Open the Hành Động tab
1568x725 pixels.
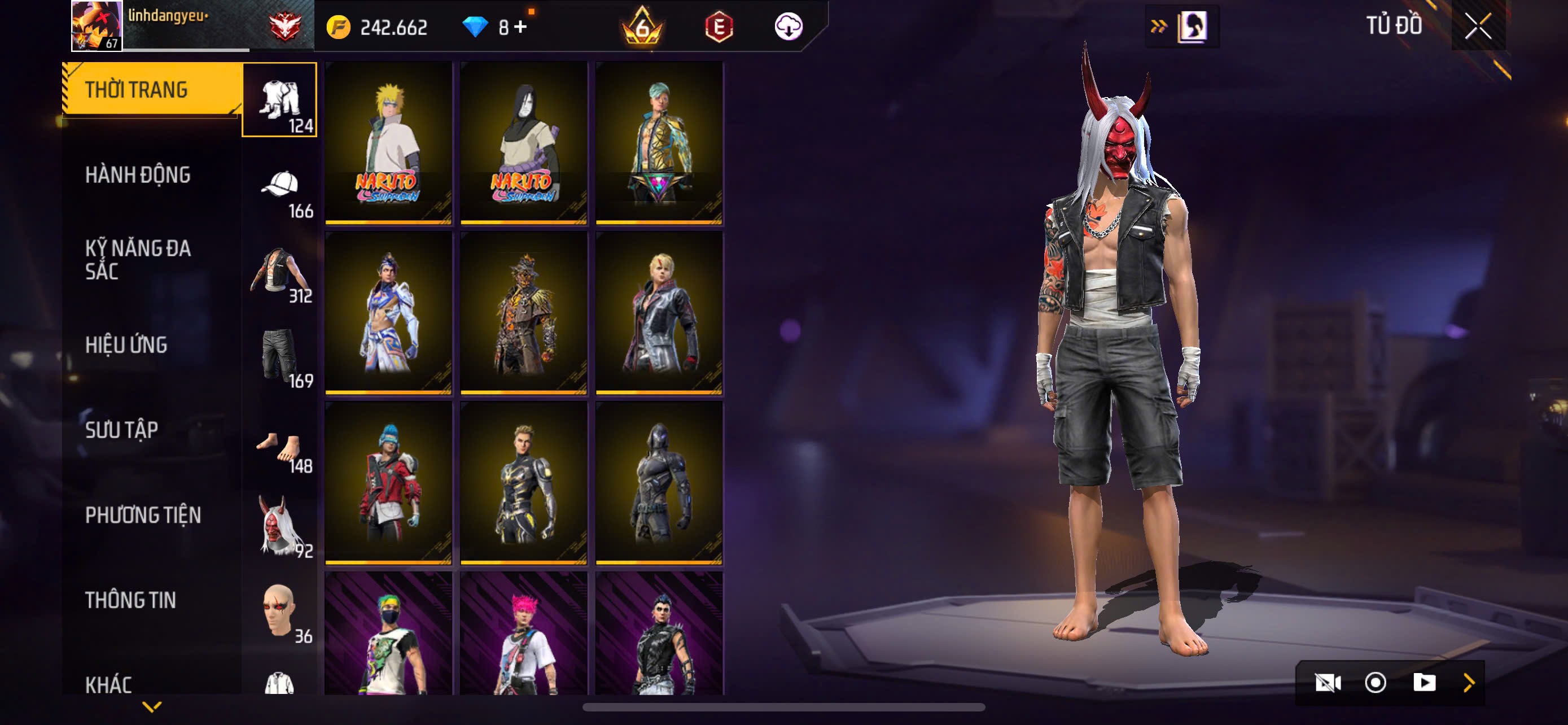(x=138, y=175)
